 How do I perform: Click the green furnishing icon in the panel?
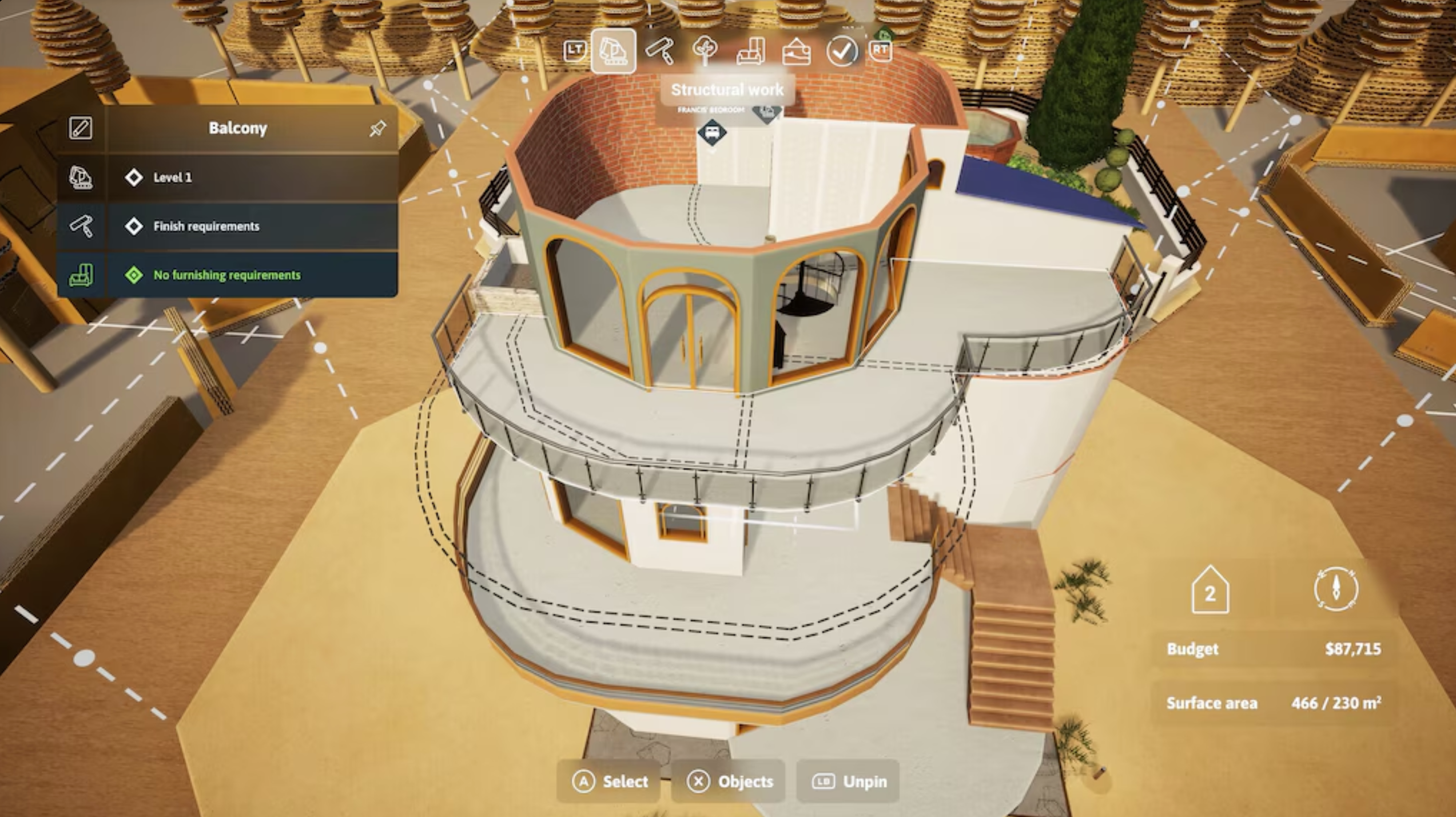pyautogui.click(x=82, y=275)
